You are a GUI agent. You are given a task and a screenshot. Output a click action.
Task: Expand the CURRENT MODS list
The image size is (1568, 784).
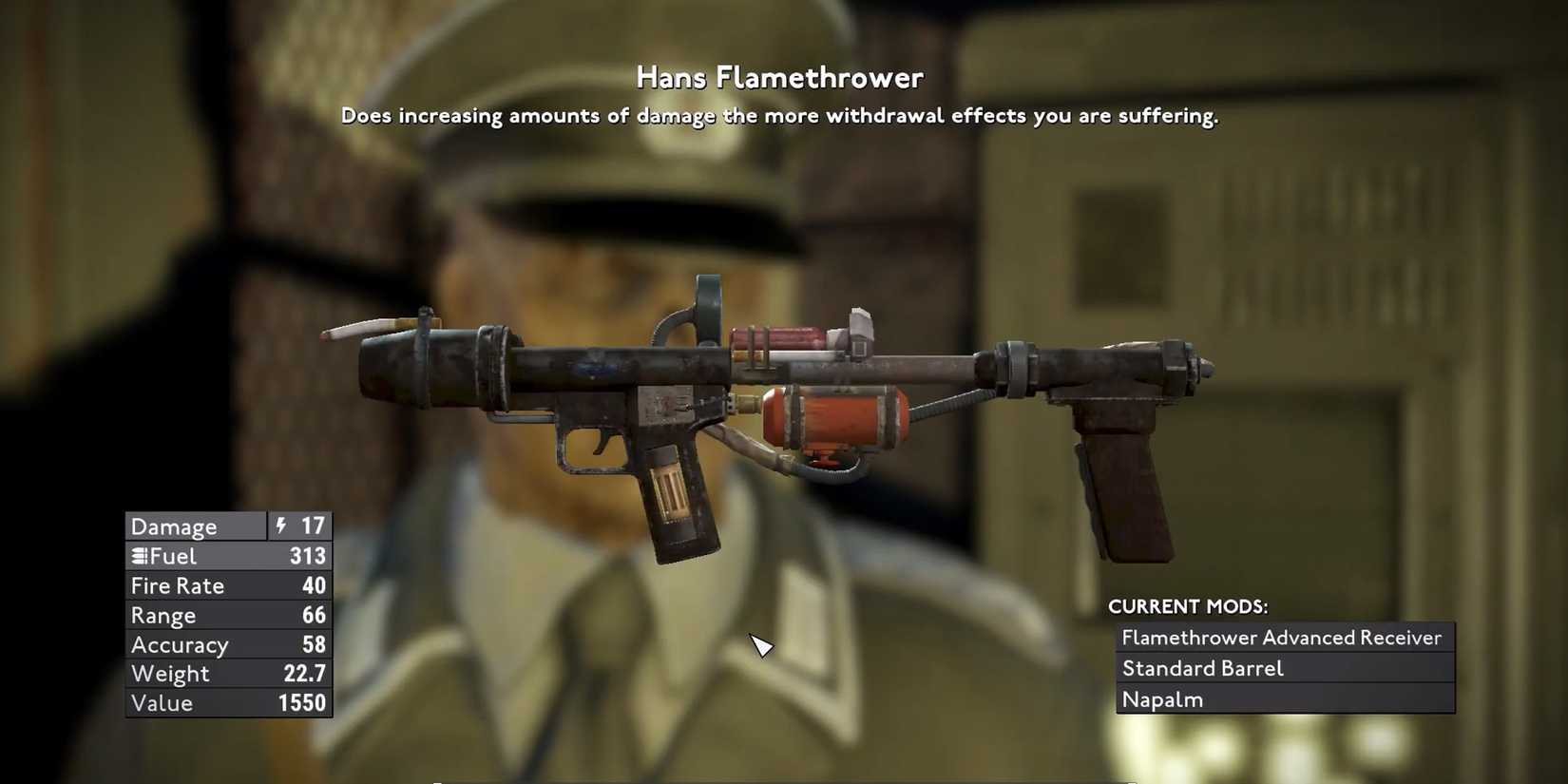click(1188, 605)
